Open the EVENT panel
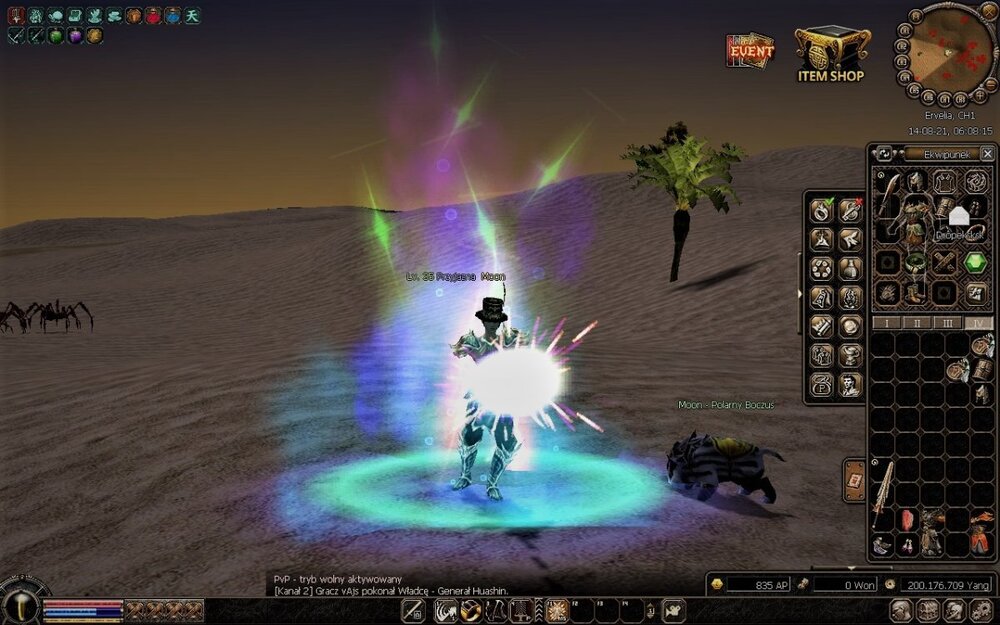1000x625 pixels. (750, 50)
